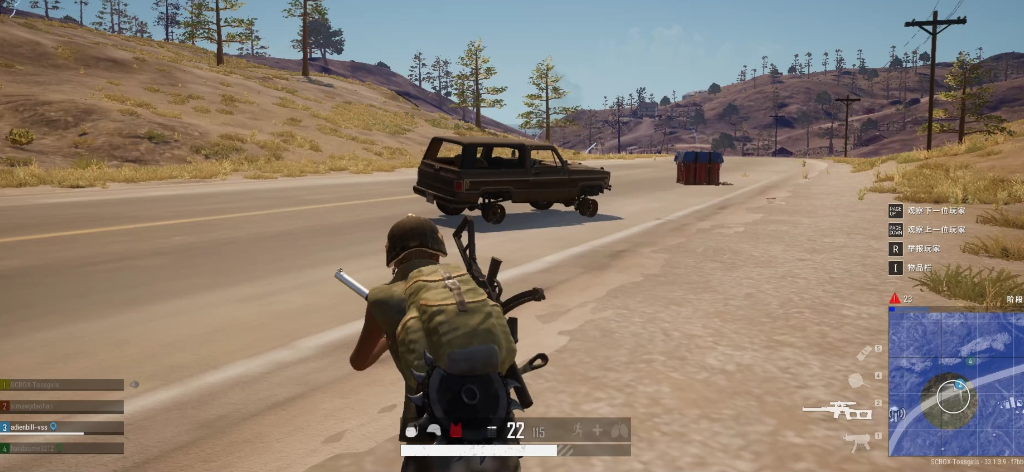
Task: Select the frying pan melee slot
Action: (x=856, y=380)
